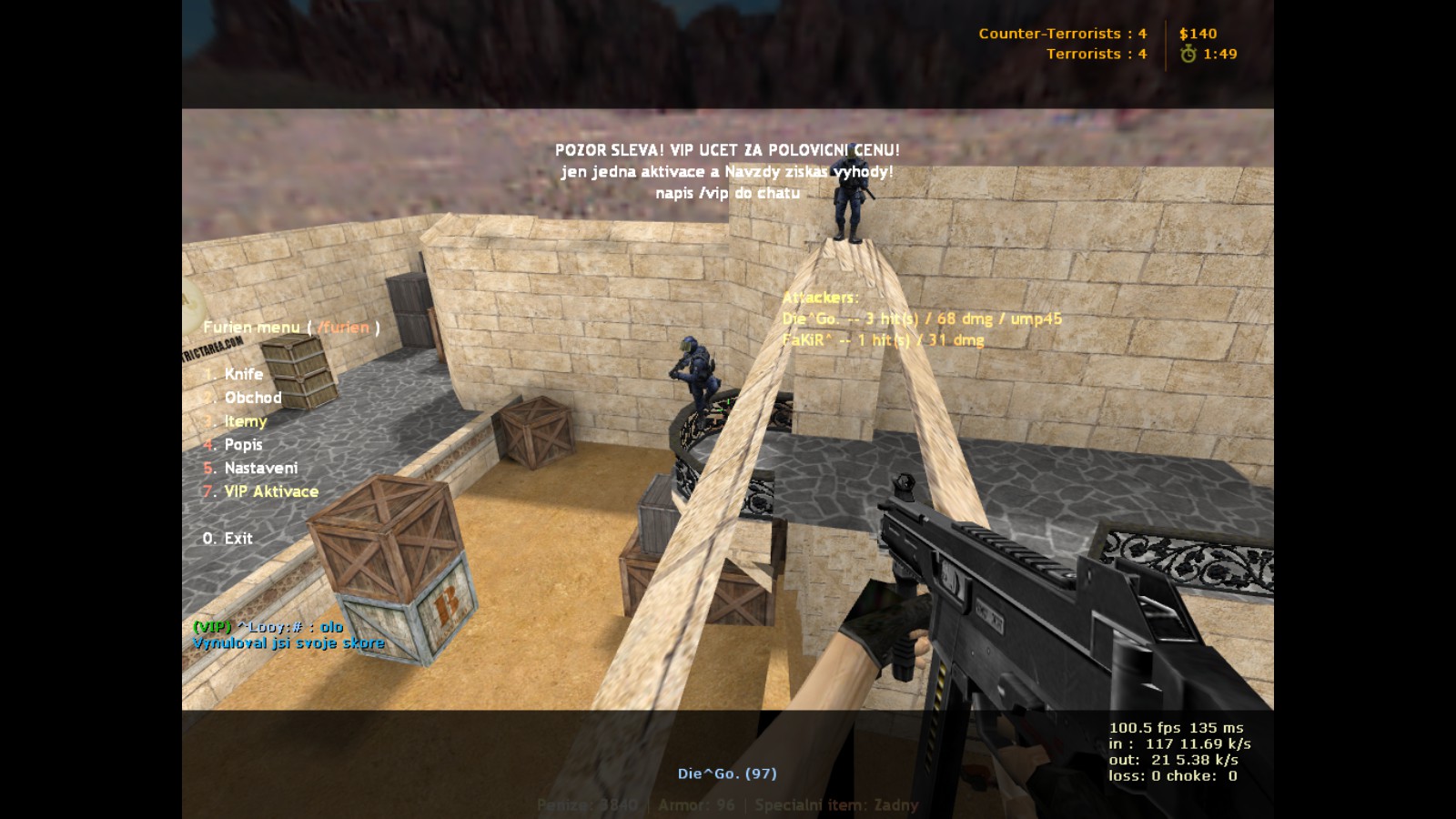Viewport: 1456px width, 819px height.
Task: Open the Obchod shop entry
Action: pyautogui.click(x=252, y=398)
